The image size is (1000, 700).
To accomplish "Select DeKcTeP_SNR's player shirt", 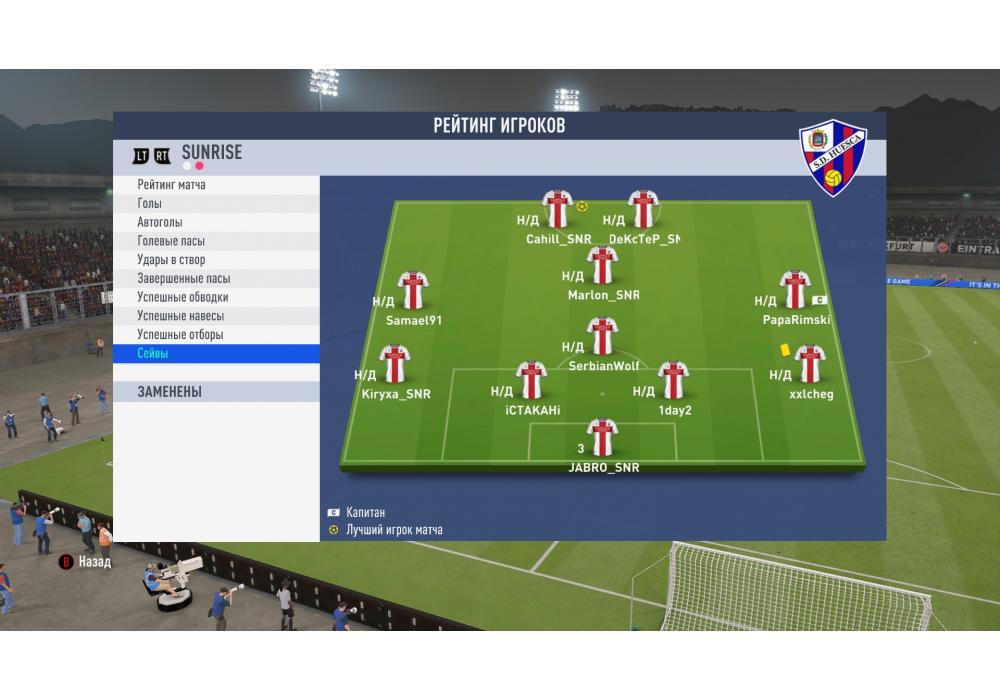I will [642, 209].
